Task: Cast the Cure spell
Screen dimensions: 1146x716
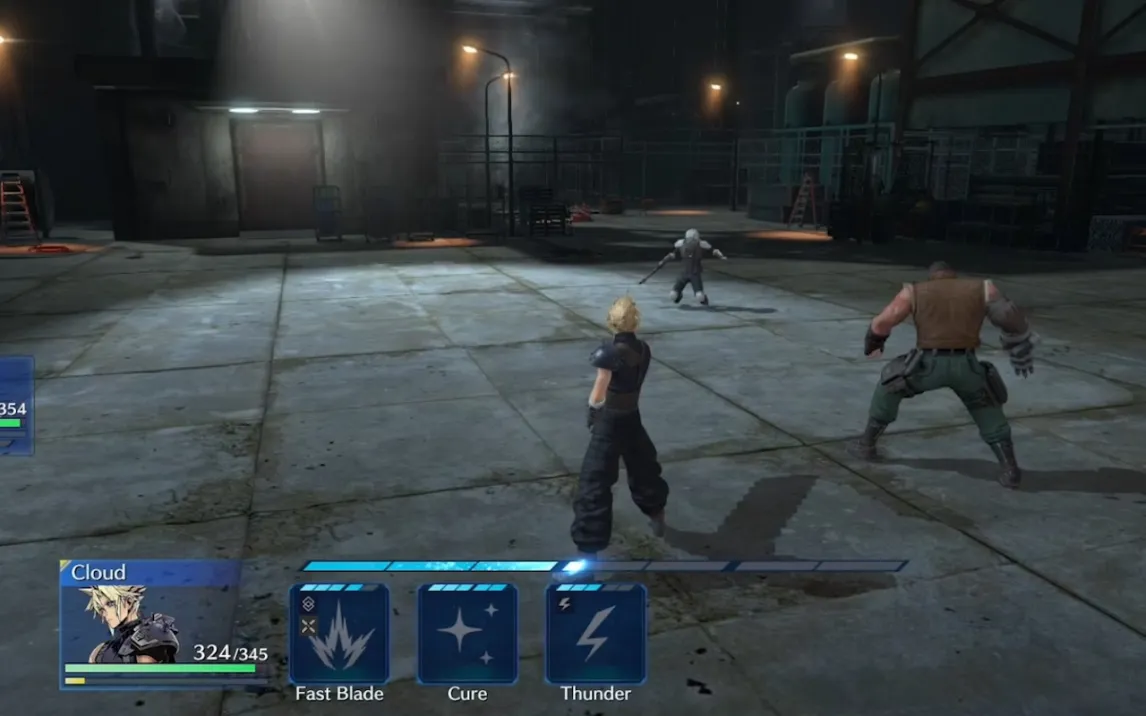Action: pyautogui.click(x=467, y=634)
